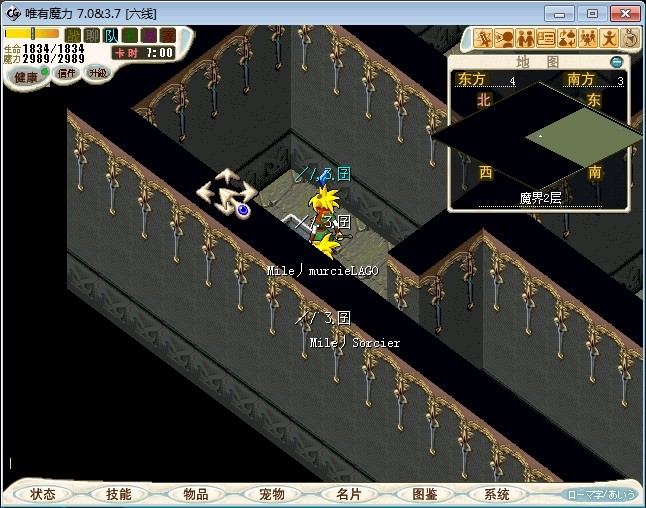Toggle the 战 battle mode icon

[x=74, y=35]
